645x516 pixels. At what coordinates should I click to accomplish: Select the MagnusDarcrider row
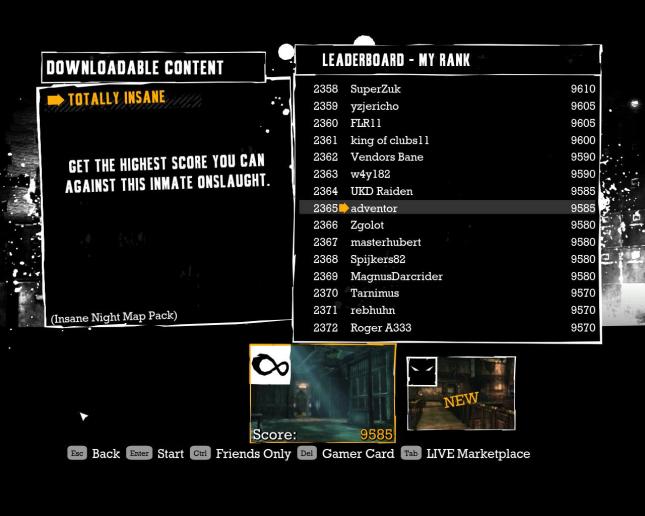pos(450,276)
